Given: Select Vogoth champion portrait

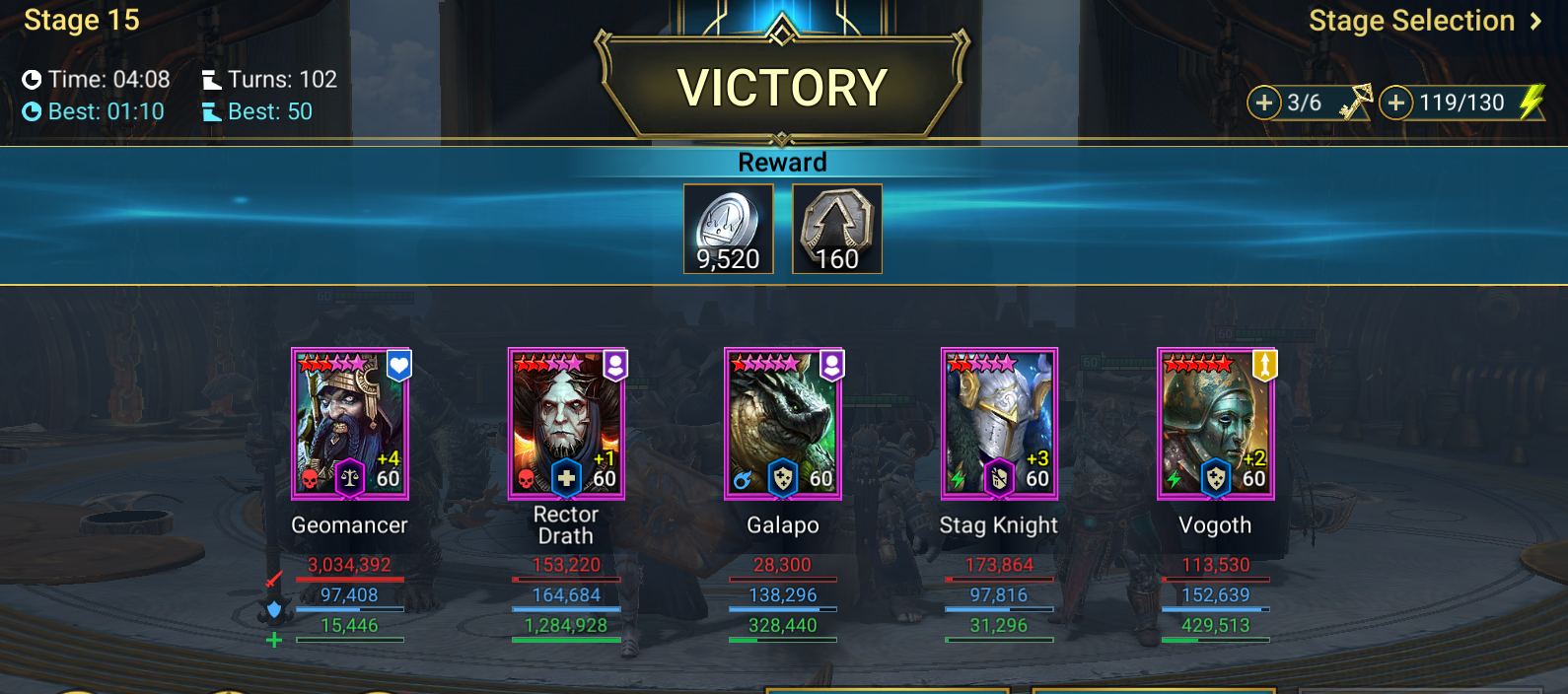Looking at the screenshot, I should tap(1215, 424).
